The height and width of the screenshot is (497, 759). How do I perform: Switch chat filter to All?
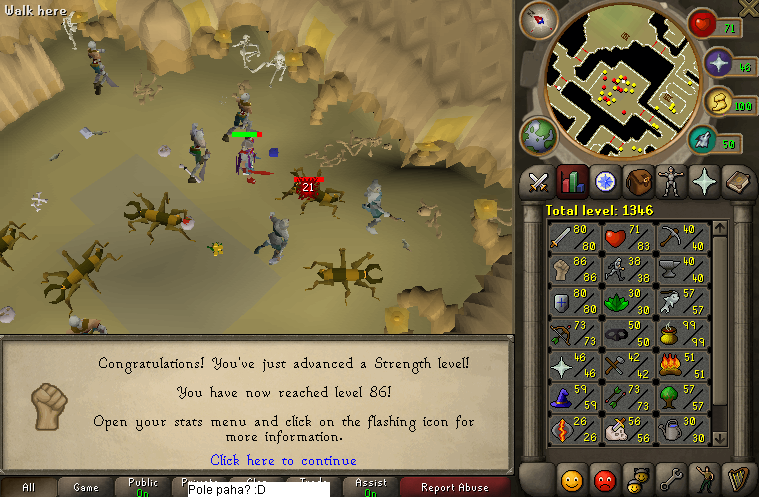click(28, 487)
